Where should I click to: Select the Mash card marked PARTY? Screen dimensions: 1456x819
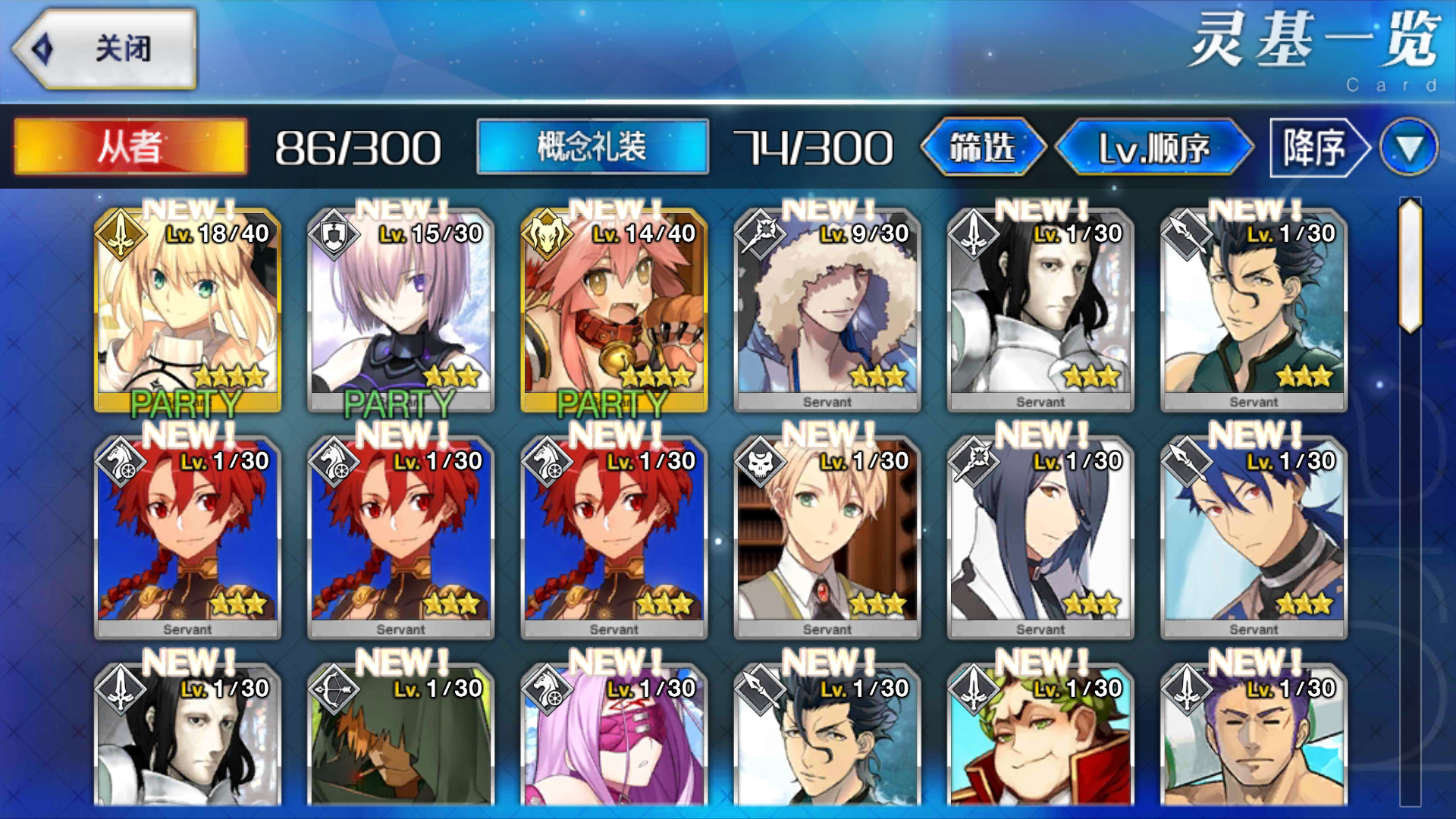400,311
